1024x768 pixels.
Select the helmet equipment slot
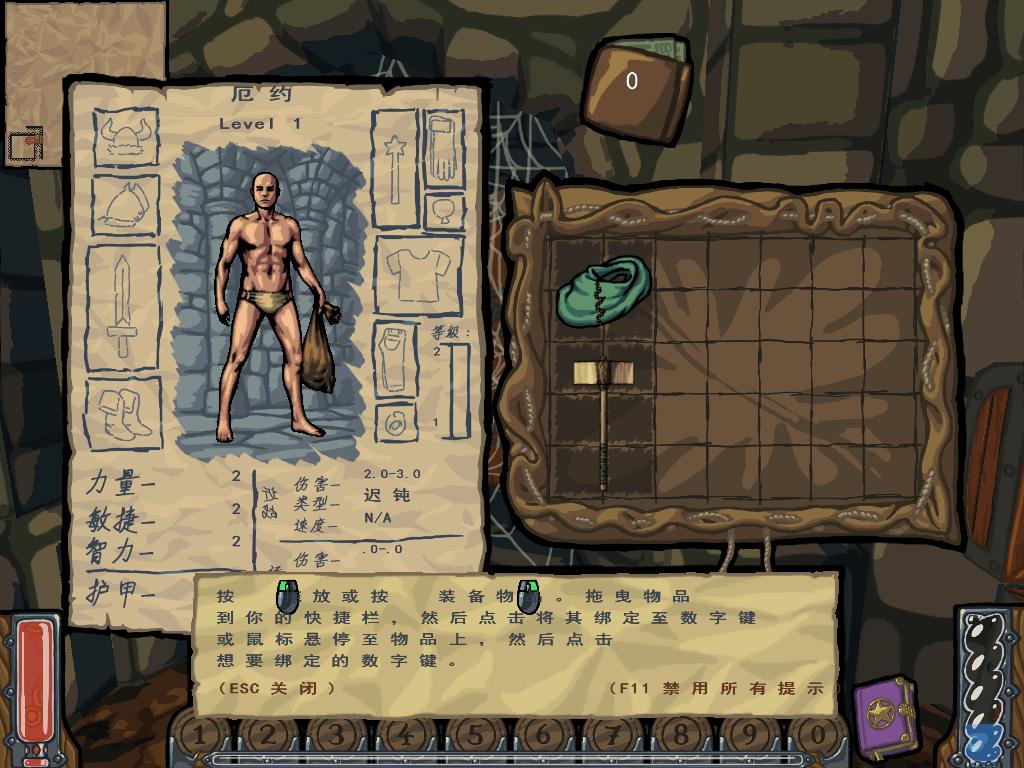click(126, 137)
